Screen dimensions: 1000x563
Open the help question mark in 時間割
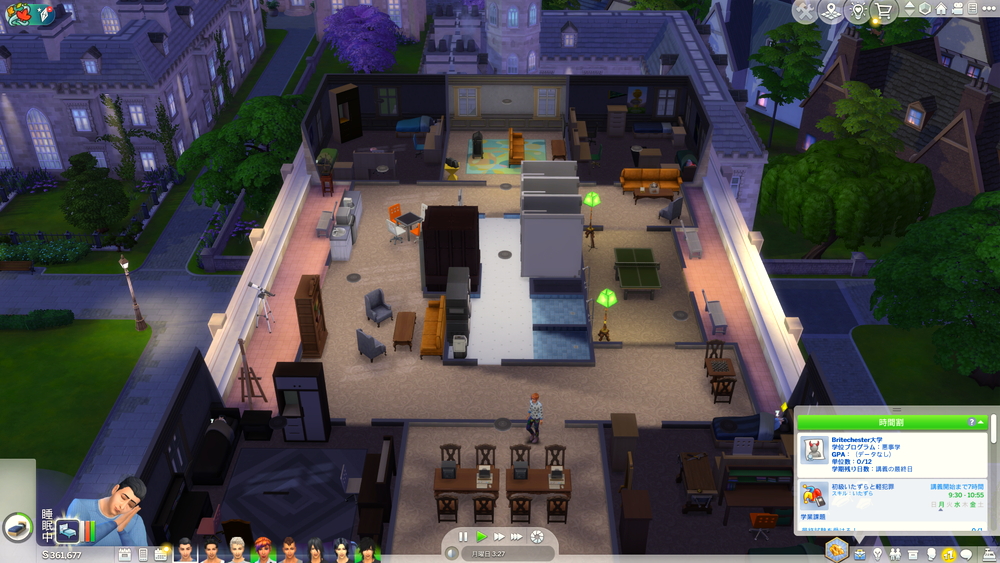971,423
